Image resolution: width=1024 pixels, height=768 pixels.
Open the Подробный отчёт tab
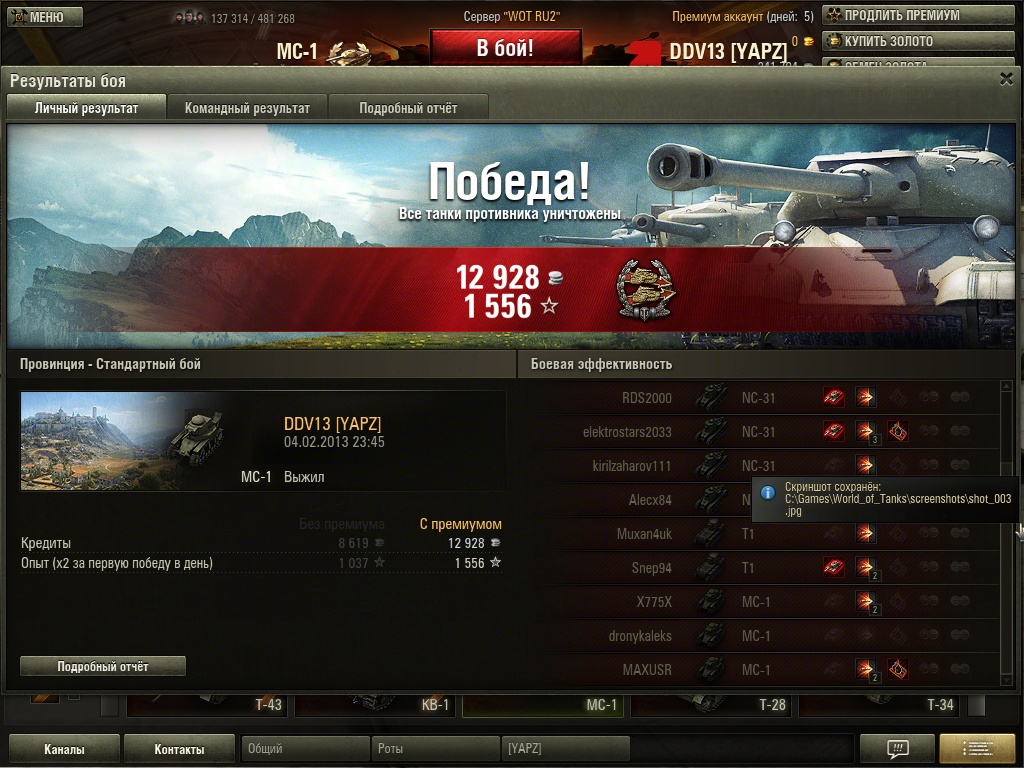pyautogui.click(x=408, y=108)
